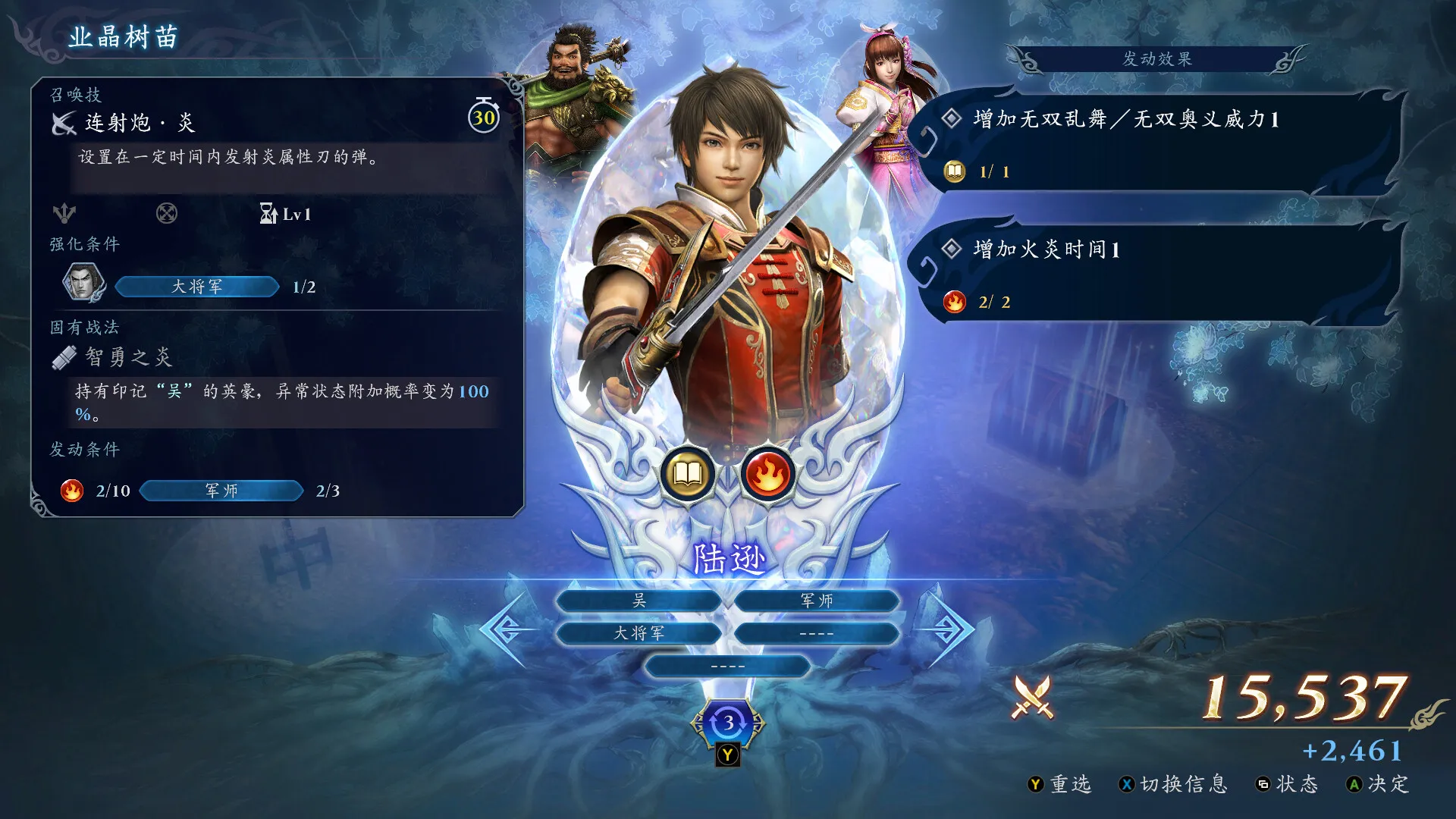Click the hourglass Lv1 icon in summon skill panel
Viewport: 1456px width, 819px height.
pos(267,215)
